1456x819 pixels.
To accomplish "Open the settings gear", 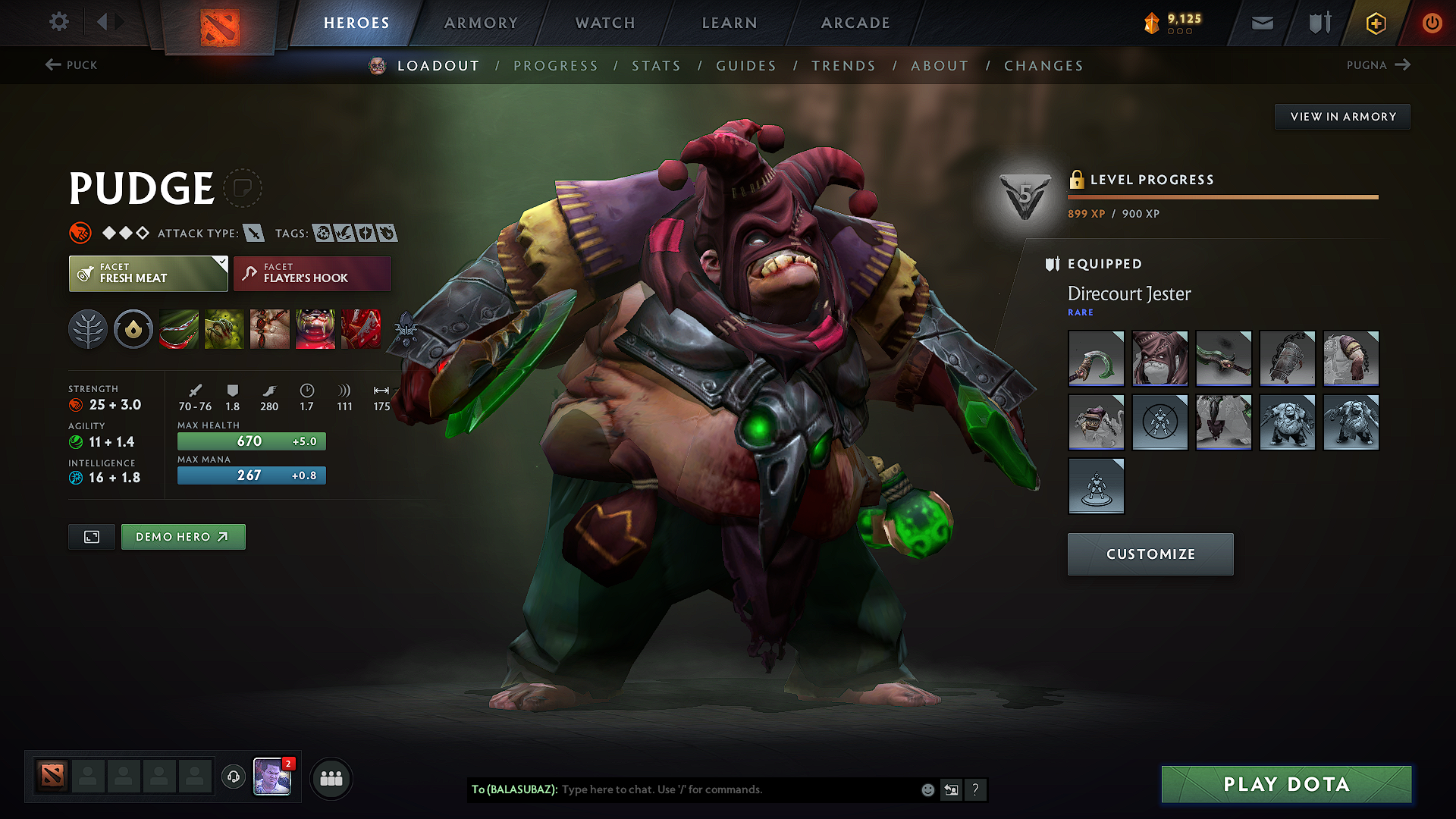I will point(58,22).
